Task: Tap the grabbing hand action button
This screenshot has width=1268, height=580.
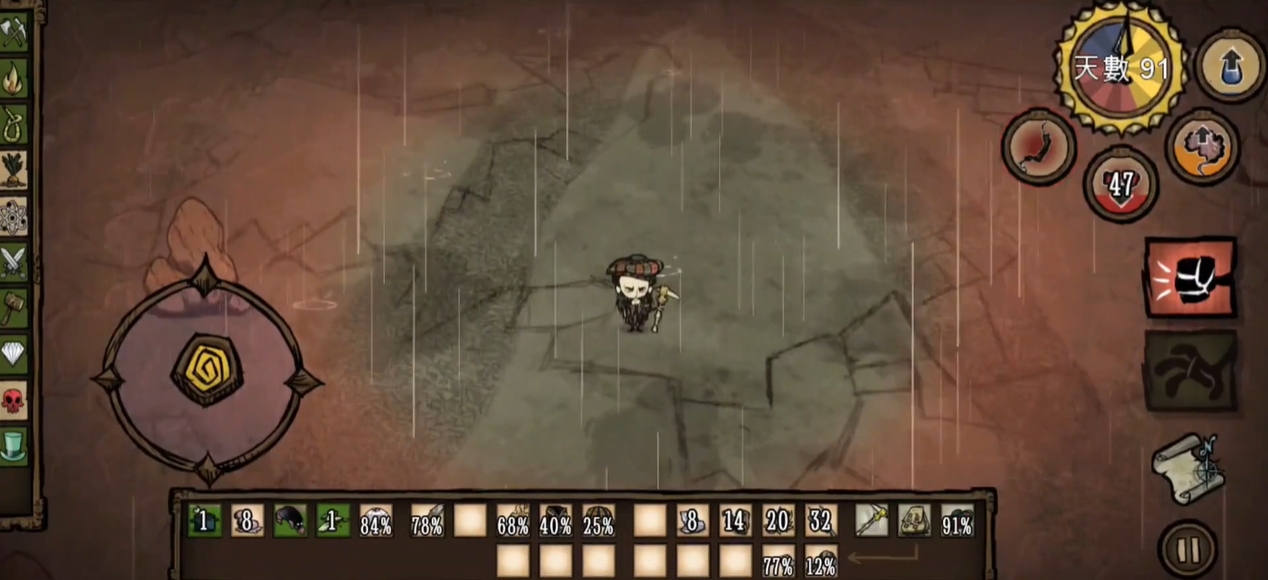Action: [1190, 371]
